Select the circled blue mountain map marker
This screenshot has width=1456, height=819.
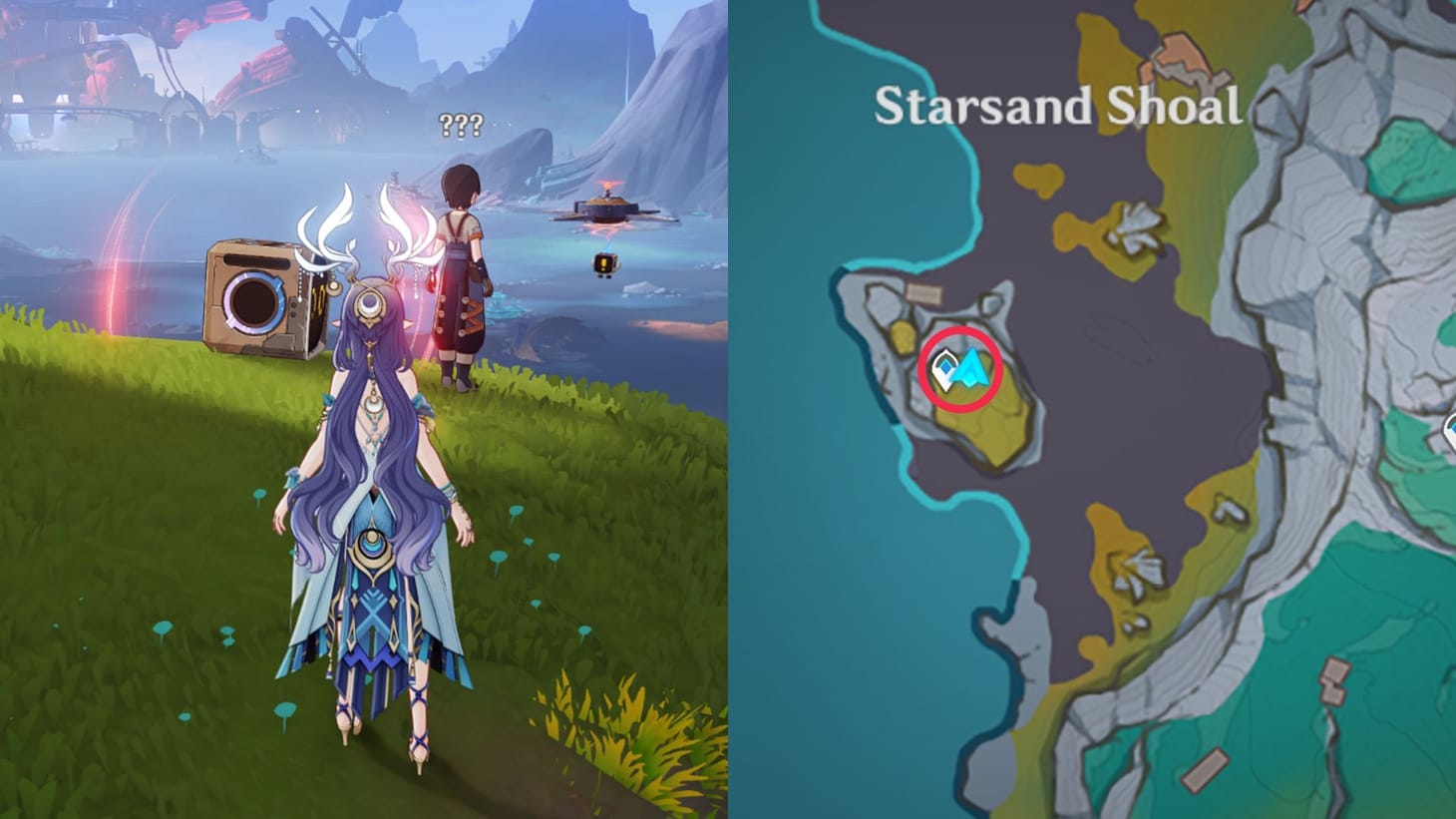[970, 367]
